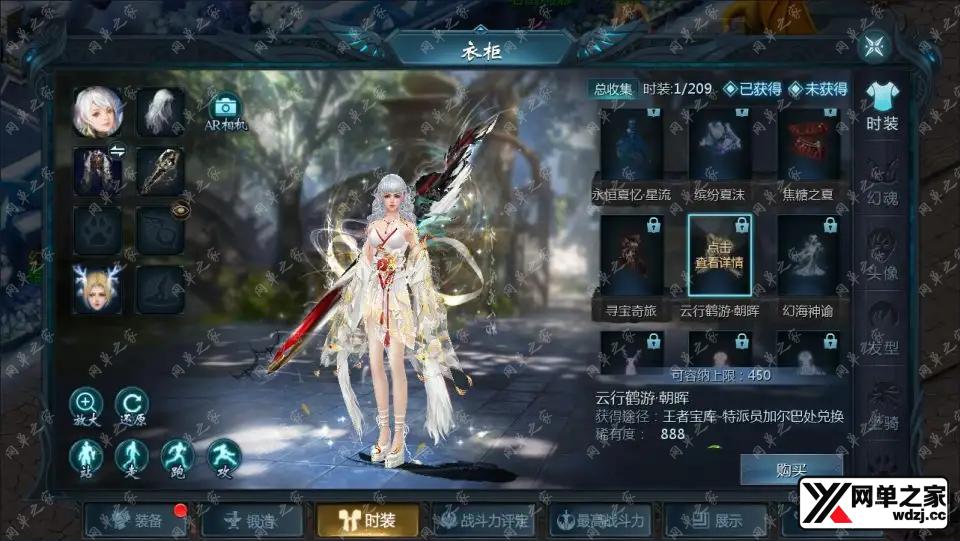Screen dimensions: 960x541
Task: Toggle the 已获得 obtained filter
Action: click(752, 89)
